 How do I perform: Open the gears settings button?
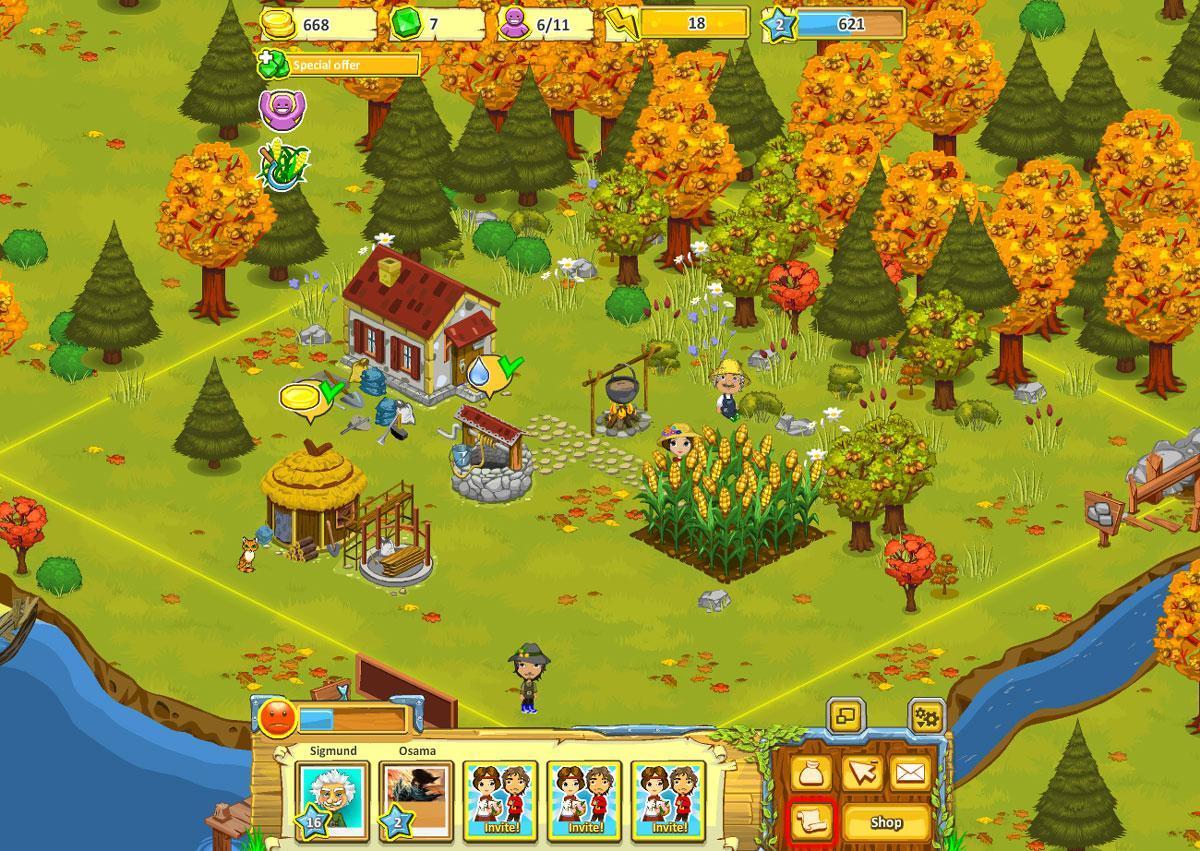tap(927, 717)
